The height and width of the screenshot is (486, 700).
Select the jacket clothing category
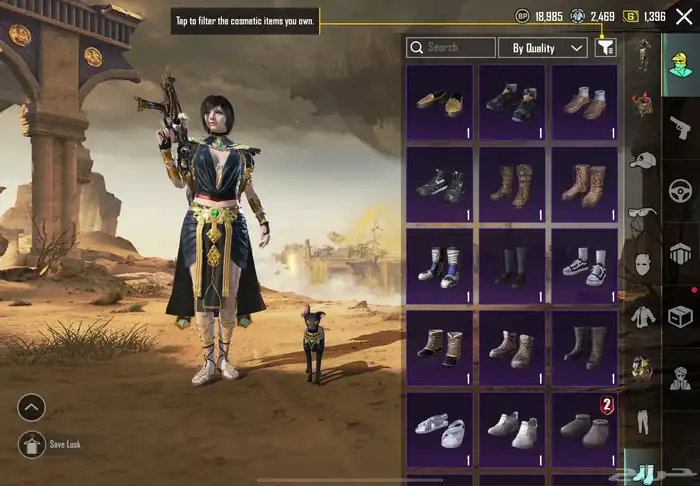tap(640, 316)
